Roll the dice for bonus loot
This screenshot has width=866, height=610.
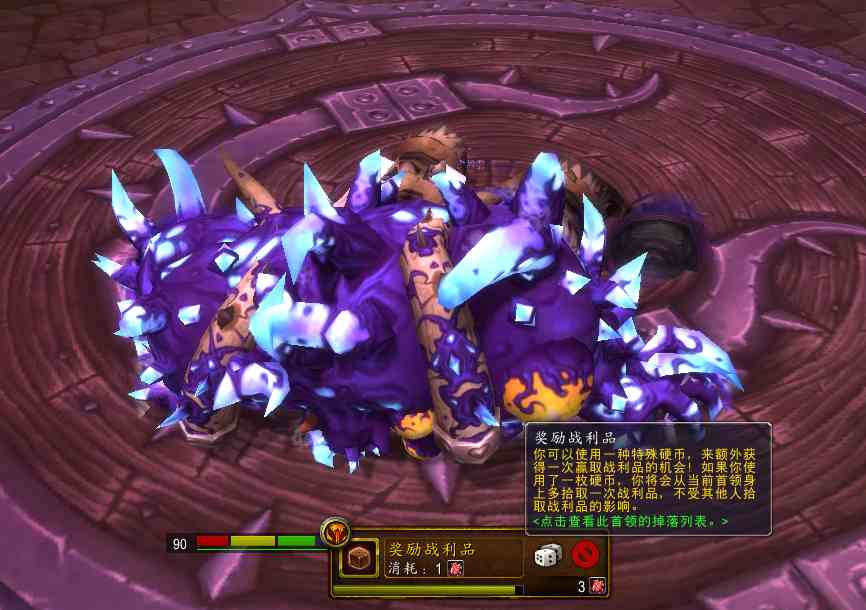click(x=548, y=554)
